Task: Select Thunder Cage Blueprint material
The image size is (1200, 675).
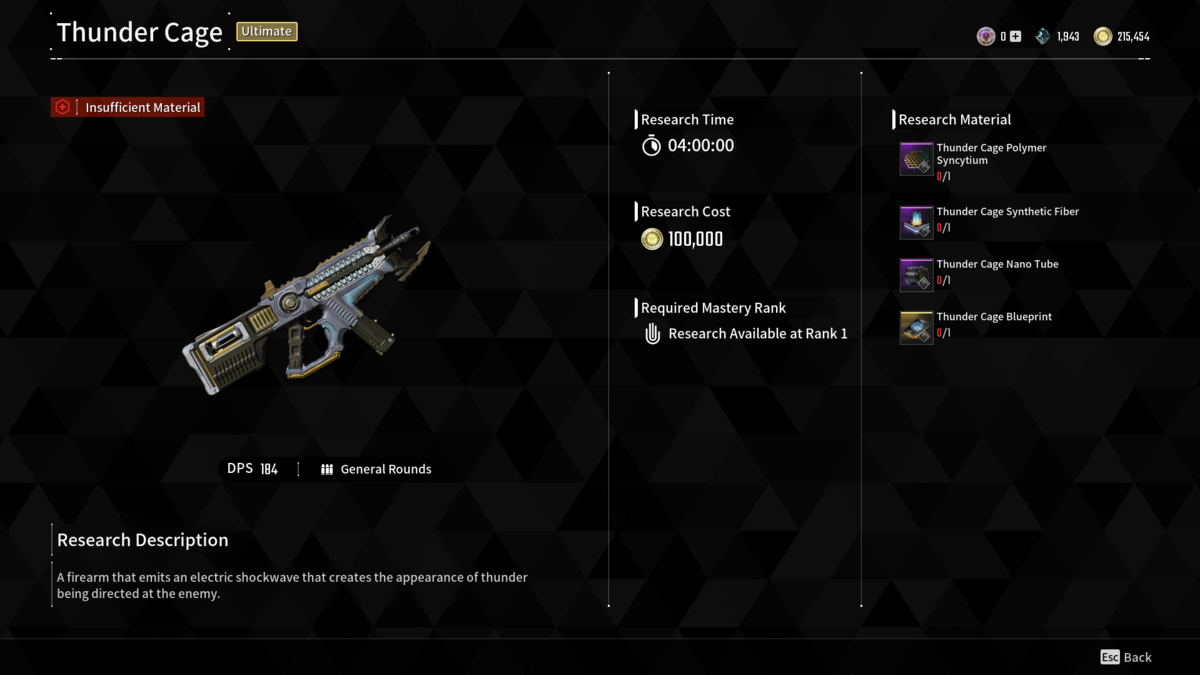Action: [x=916, y=327]
